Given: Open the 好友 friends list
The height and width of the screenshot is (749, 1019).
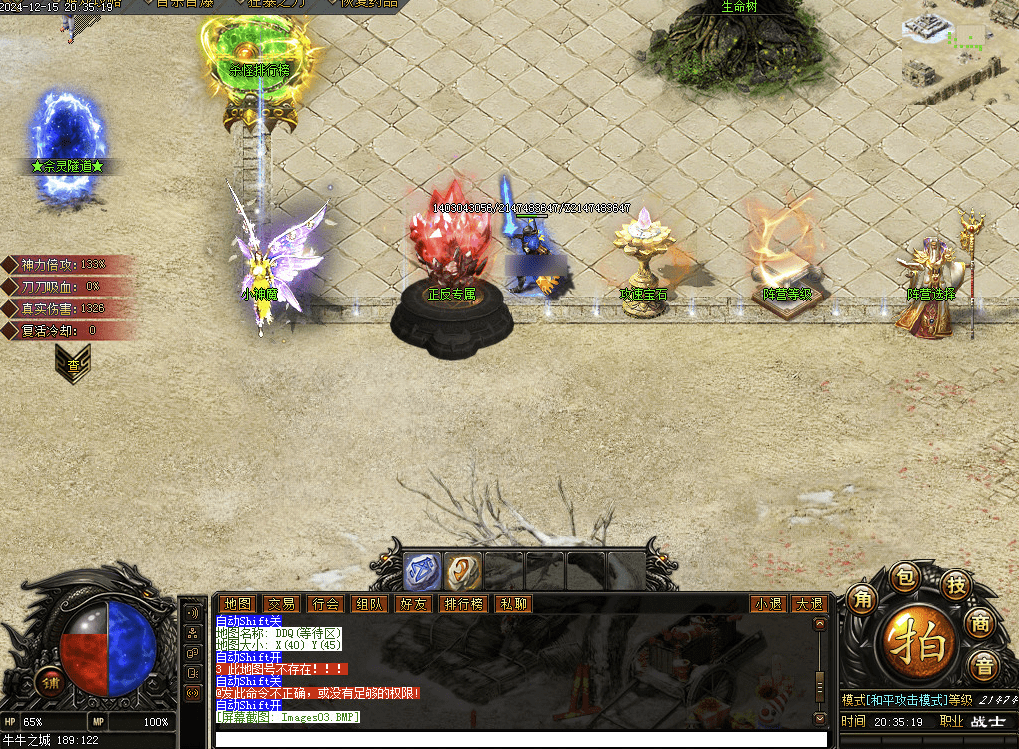Looking at the screenshot, I should point(413,604).
